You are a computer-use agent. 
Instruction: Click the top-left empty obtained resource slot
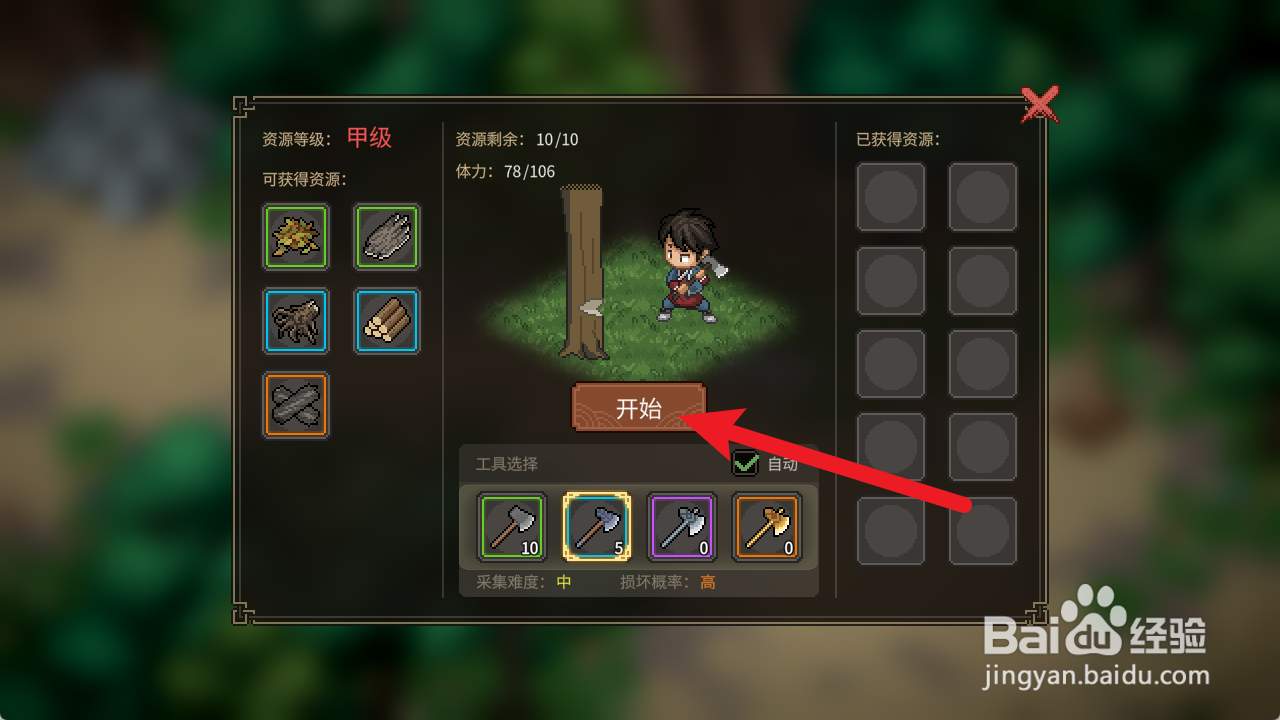[891, 196]
